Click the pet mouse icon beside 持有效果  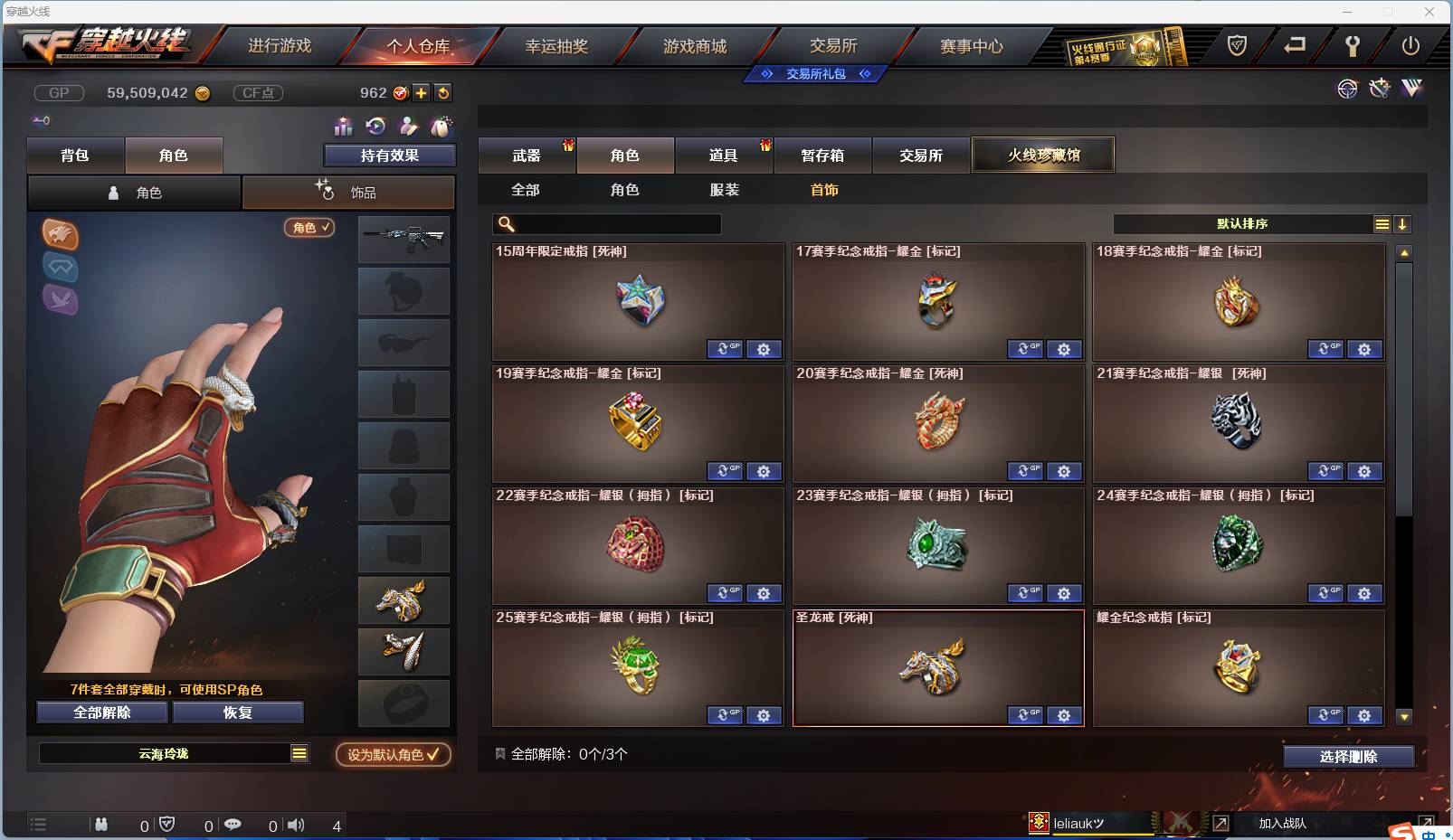pyautogui.click(x=441, y=127)
